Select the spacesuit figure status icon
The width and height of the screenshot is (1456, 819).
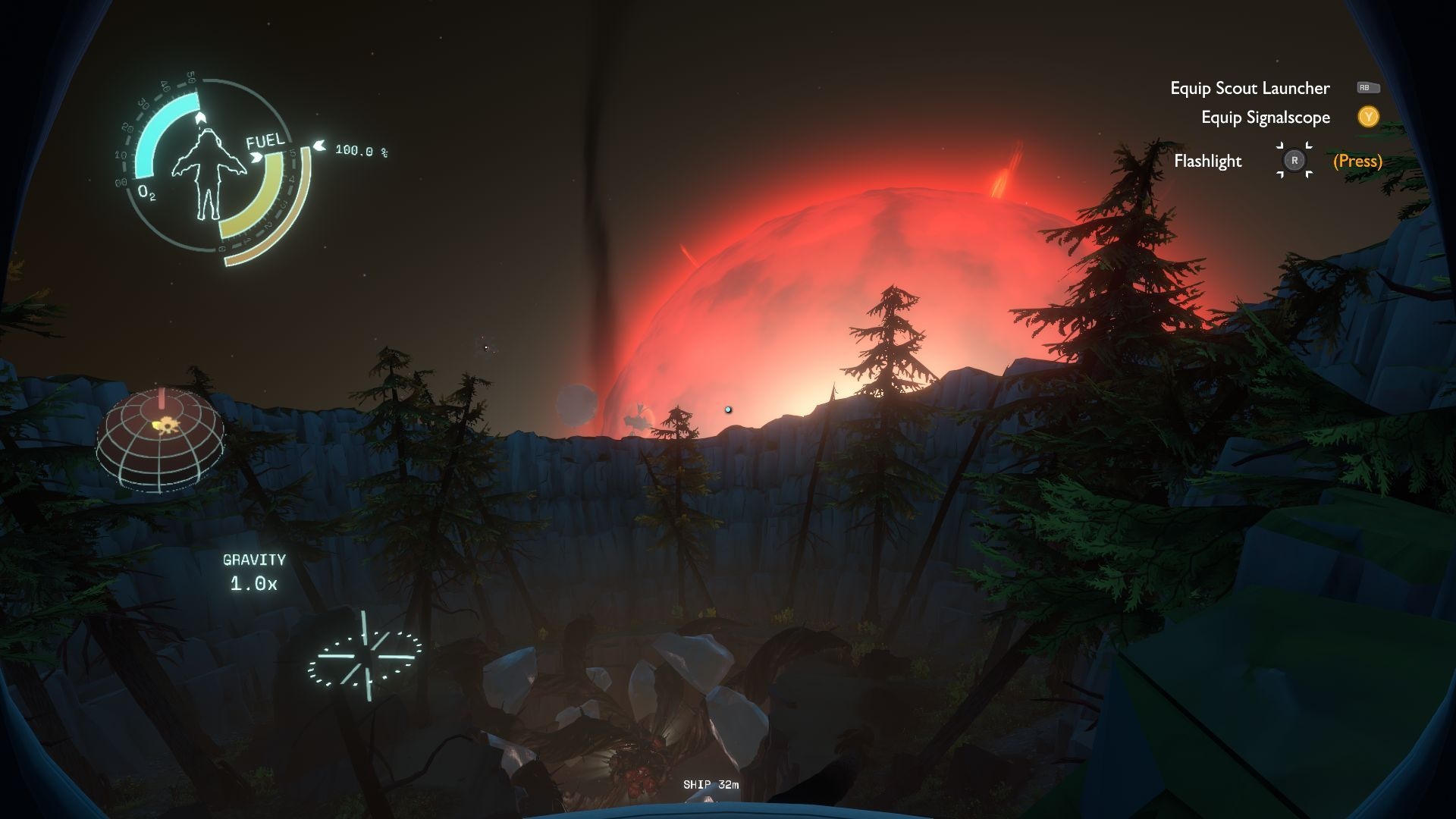(x=206, y=172)
